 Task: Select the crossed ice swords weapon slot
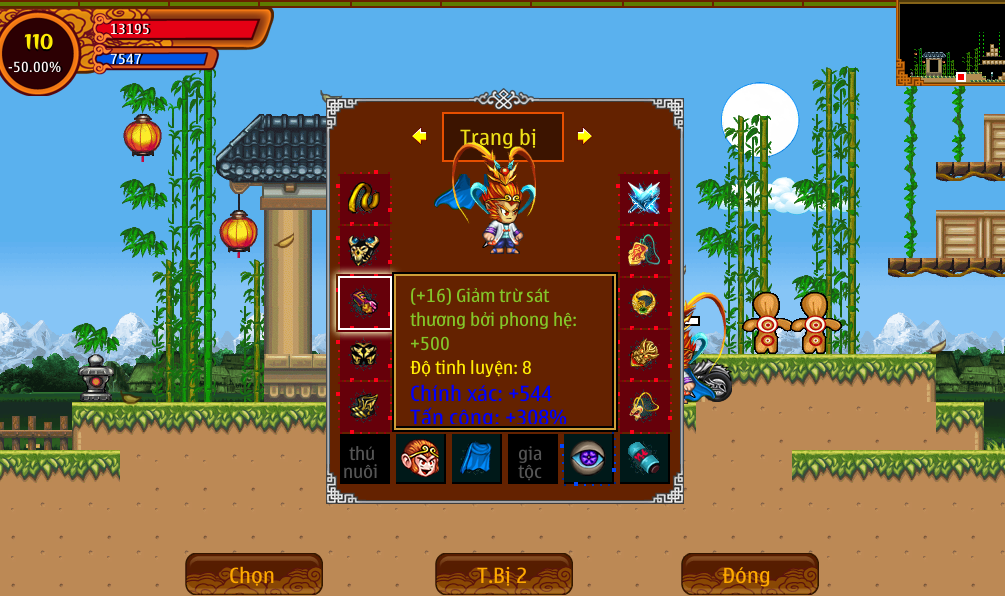(644, 198)
